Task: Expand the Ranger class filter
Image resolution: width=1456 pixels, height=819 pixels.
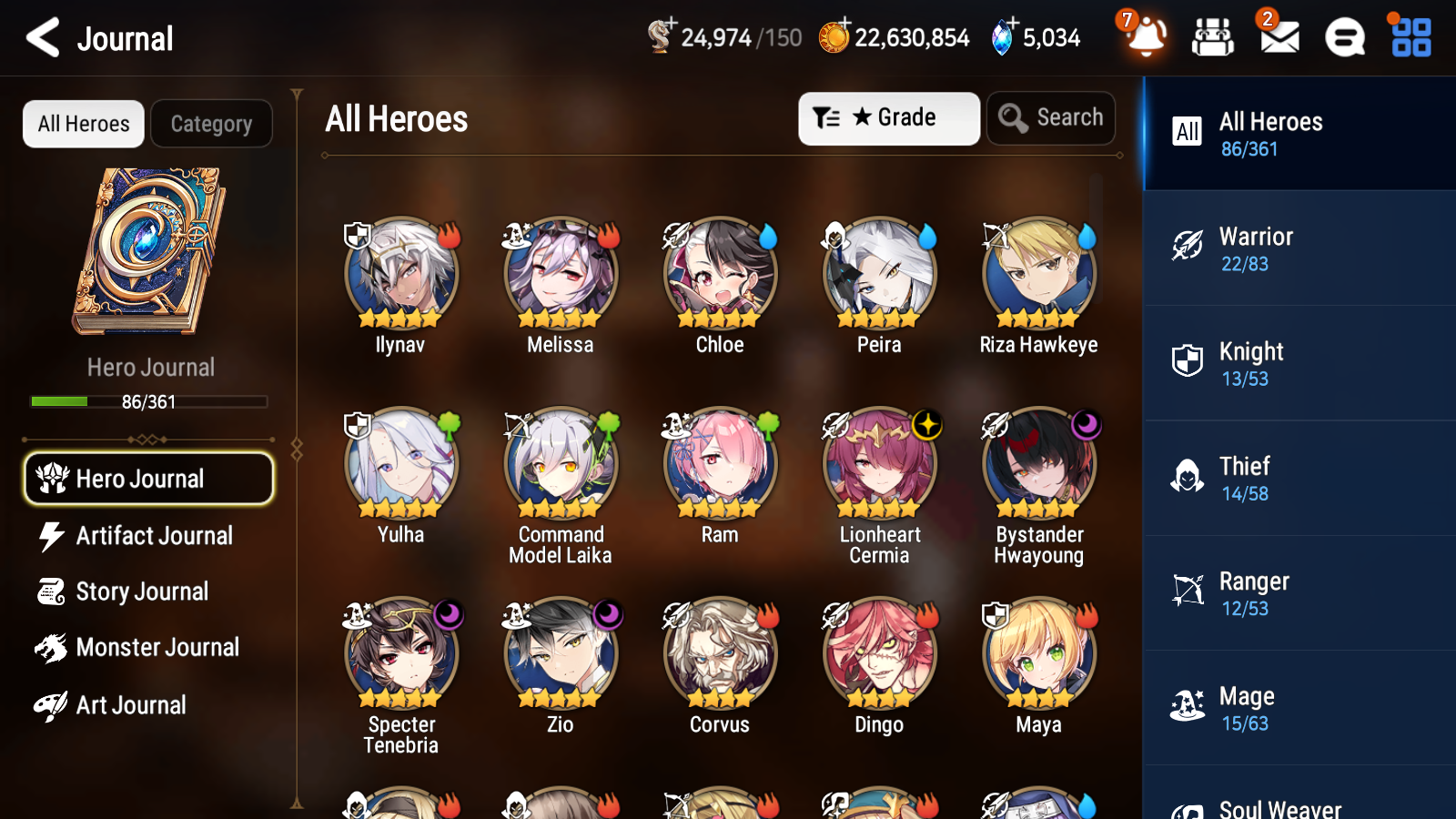Action: click(1299, 593)
